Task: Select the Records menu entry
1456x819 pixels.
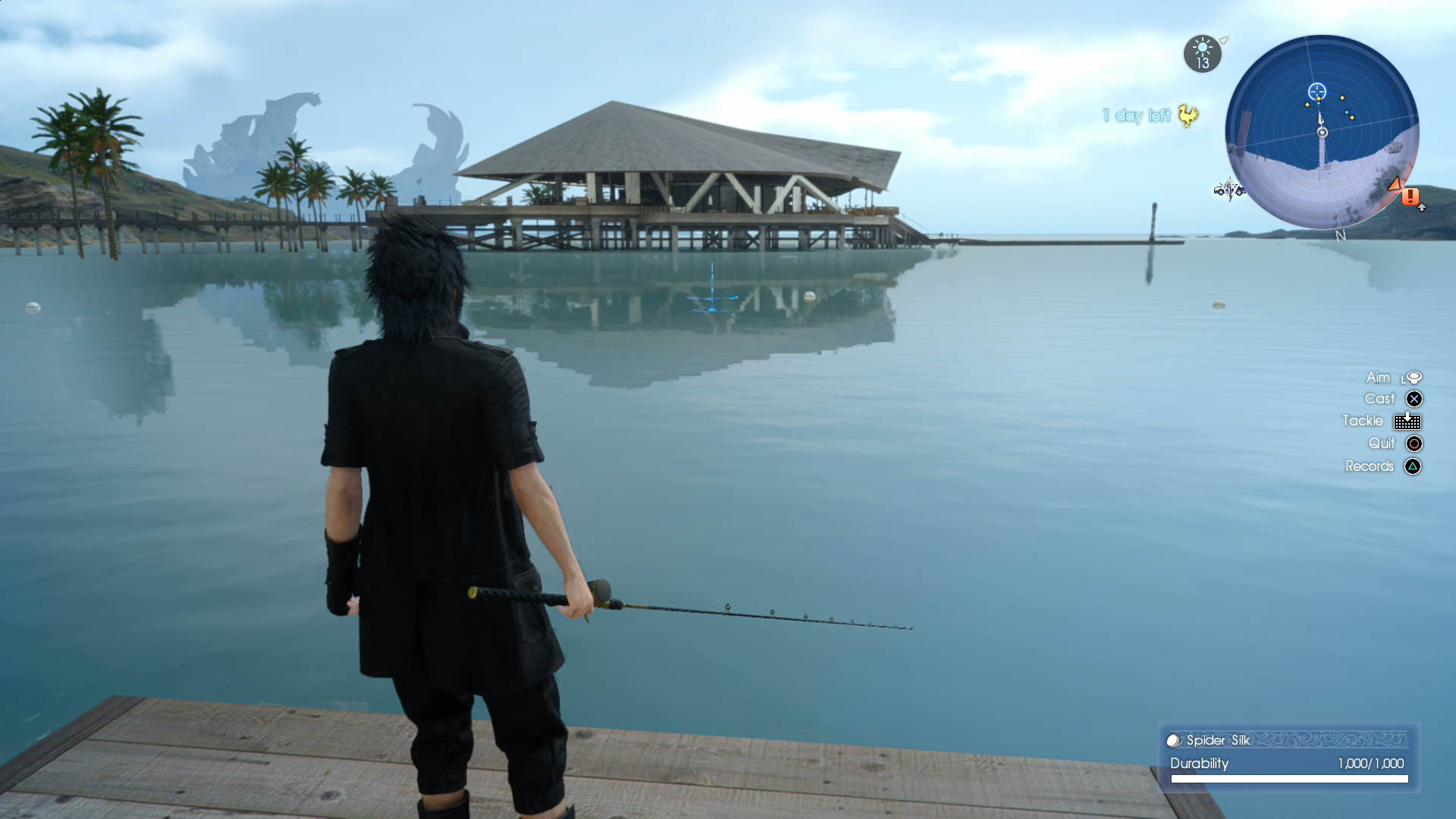Action: point(1370,466)
